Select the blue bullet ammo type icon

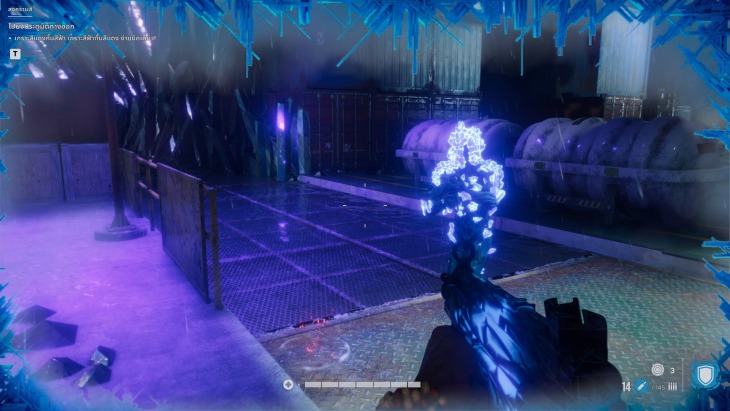pos(641,386)
